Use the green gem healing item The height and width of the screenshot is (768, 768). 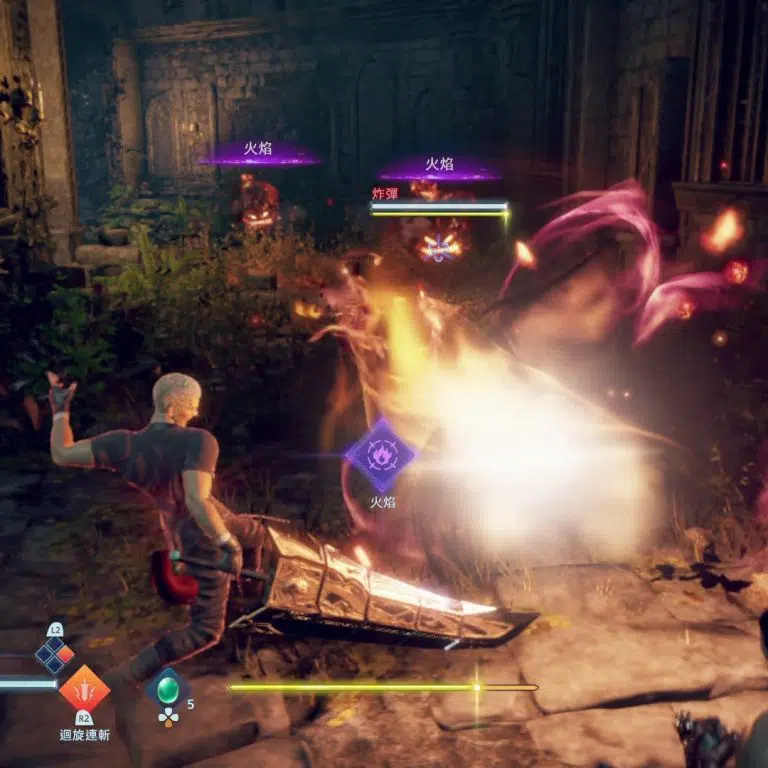(167, 689)
